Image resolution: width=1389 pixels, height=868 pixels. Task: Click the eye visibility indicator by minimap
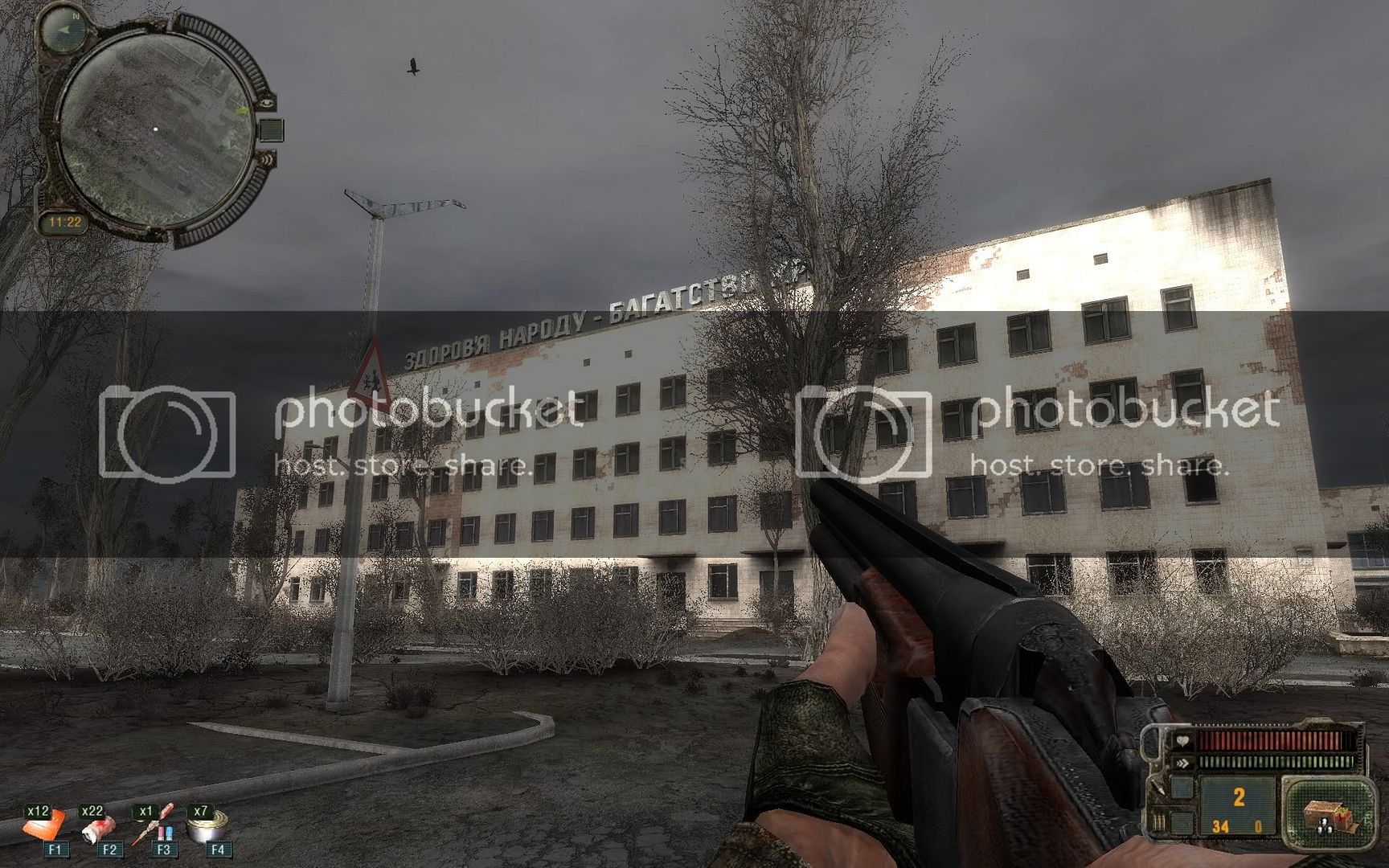pos(267,102)
